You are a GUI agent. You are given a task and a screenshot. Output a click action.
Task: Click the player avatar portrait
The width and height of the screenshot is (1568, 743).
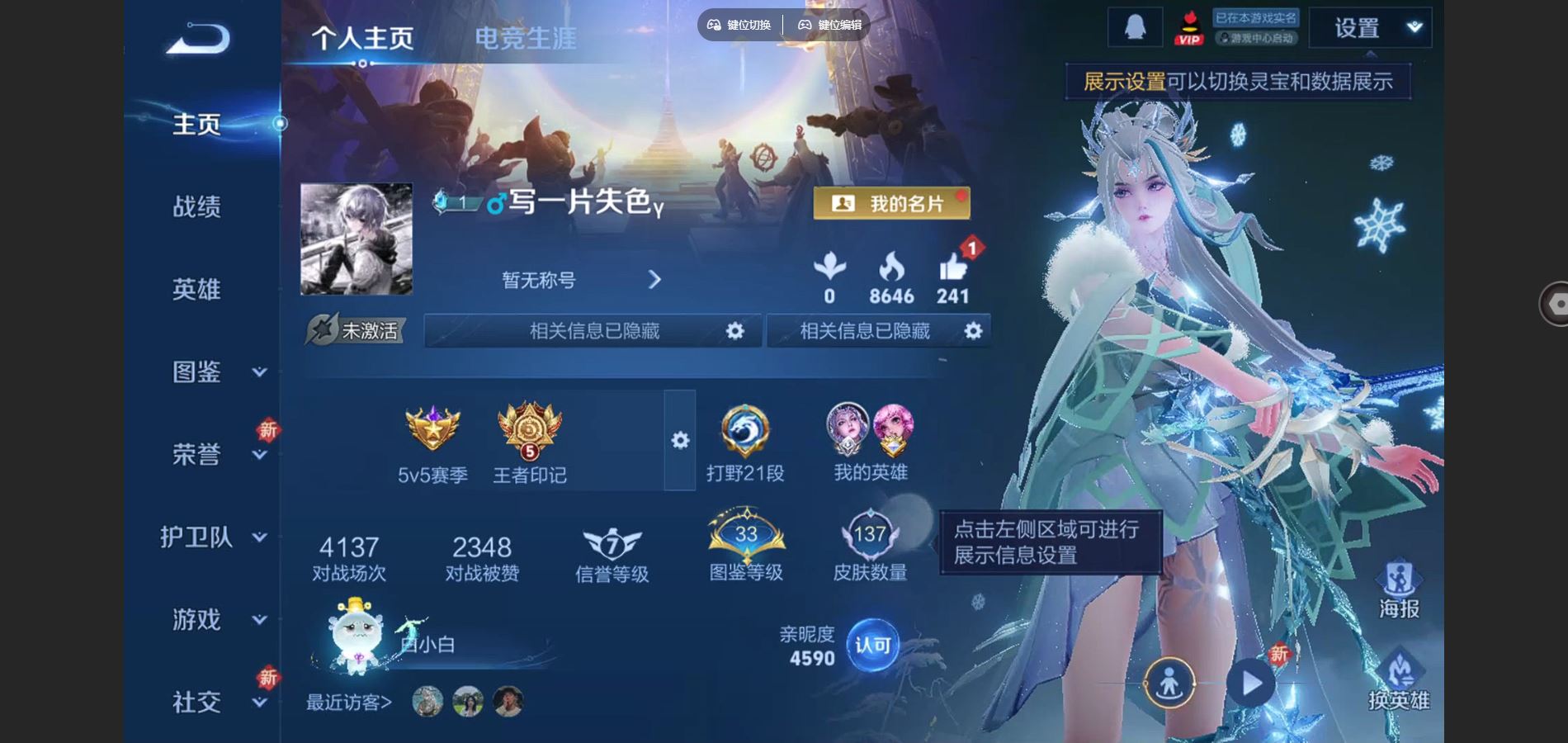pyautogui.click(x=357, y=239)
